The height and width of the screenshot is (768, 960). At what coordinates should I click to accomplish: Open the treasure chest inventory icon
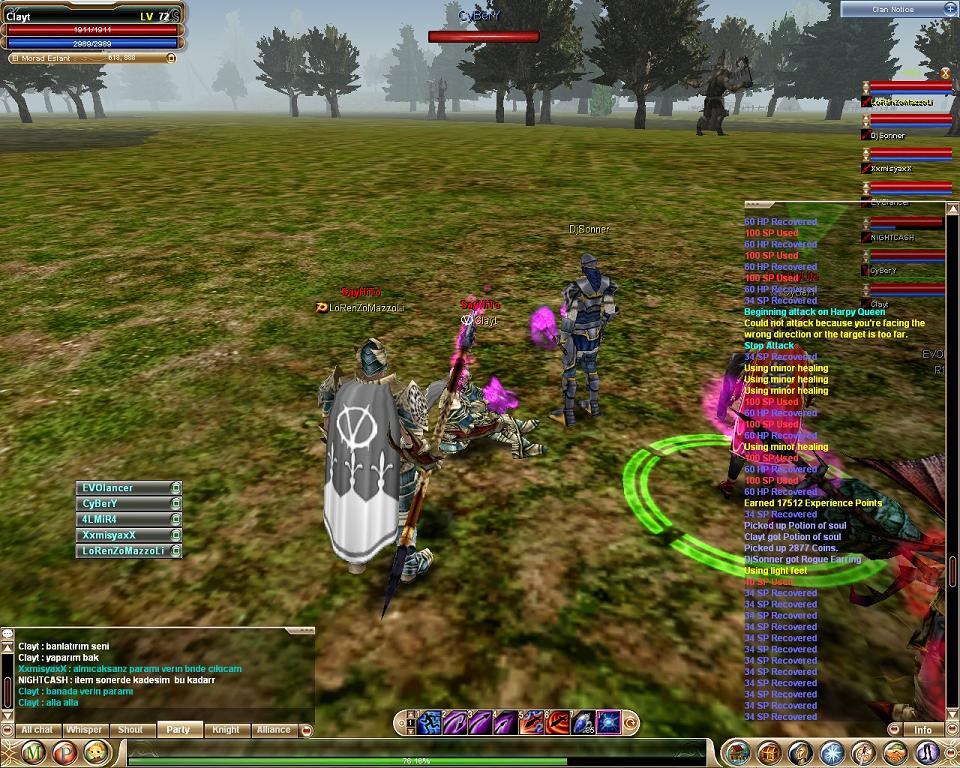coord(768,753)
